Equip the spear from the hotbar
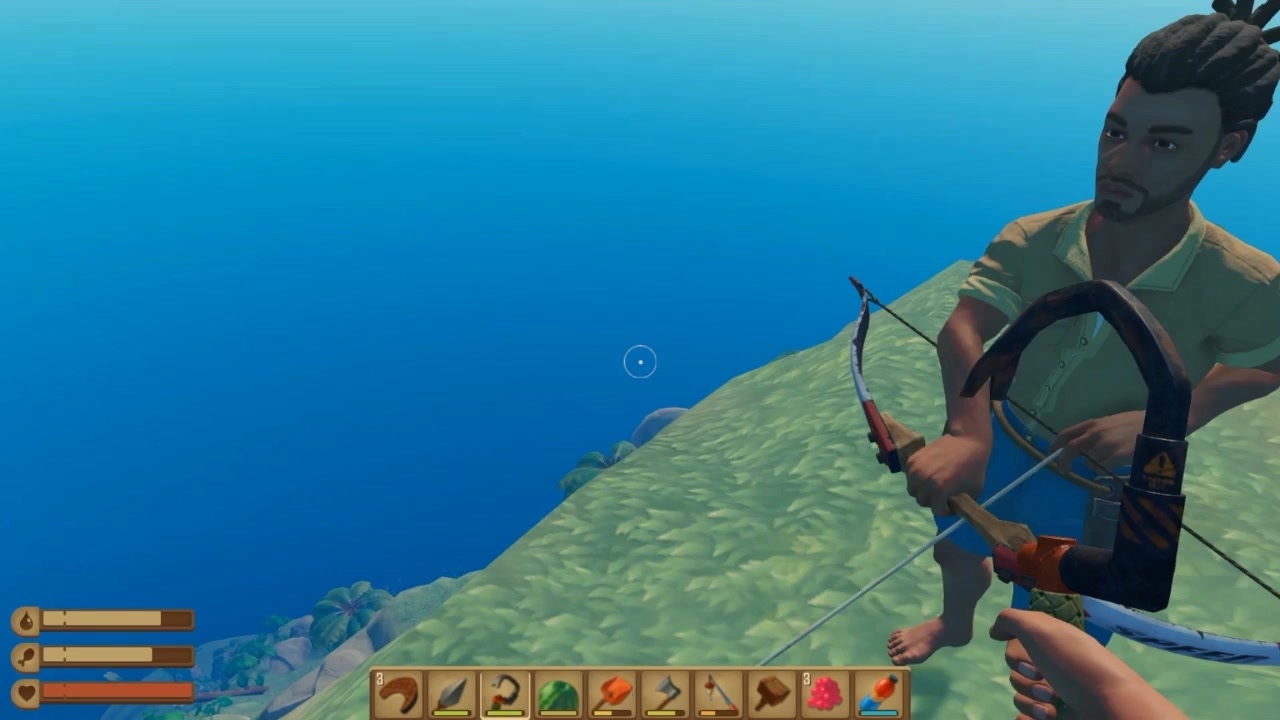 point(451,694)
